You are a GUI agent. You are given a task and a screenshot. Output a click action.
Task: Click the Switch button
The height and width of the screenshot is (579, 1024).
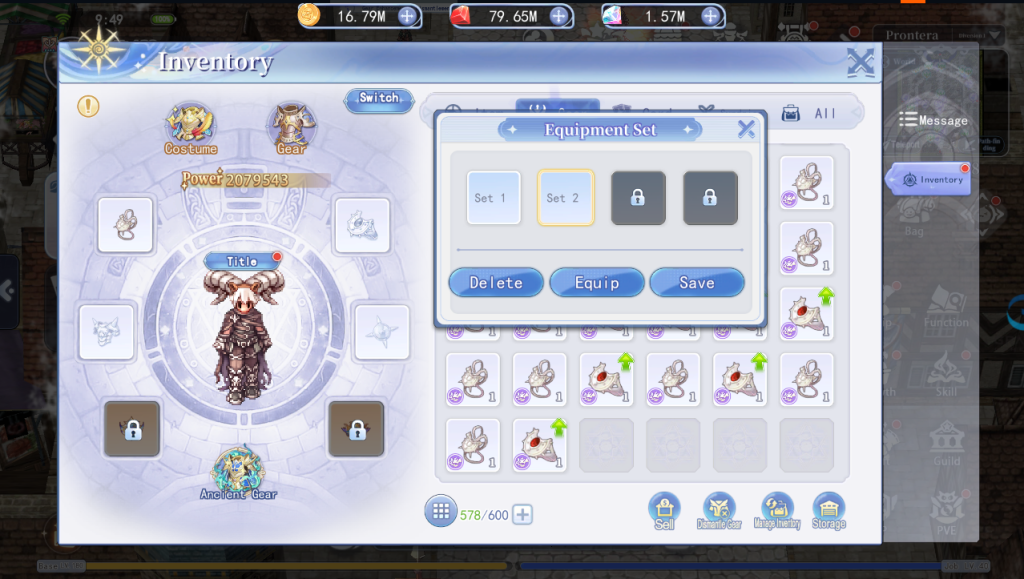coord(379,98)
